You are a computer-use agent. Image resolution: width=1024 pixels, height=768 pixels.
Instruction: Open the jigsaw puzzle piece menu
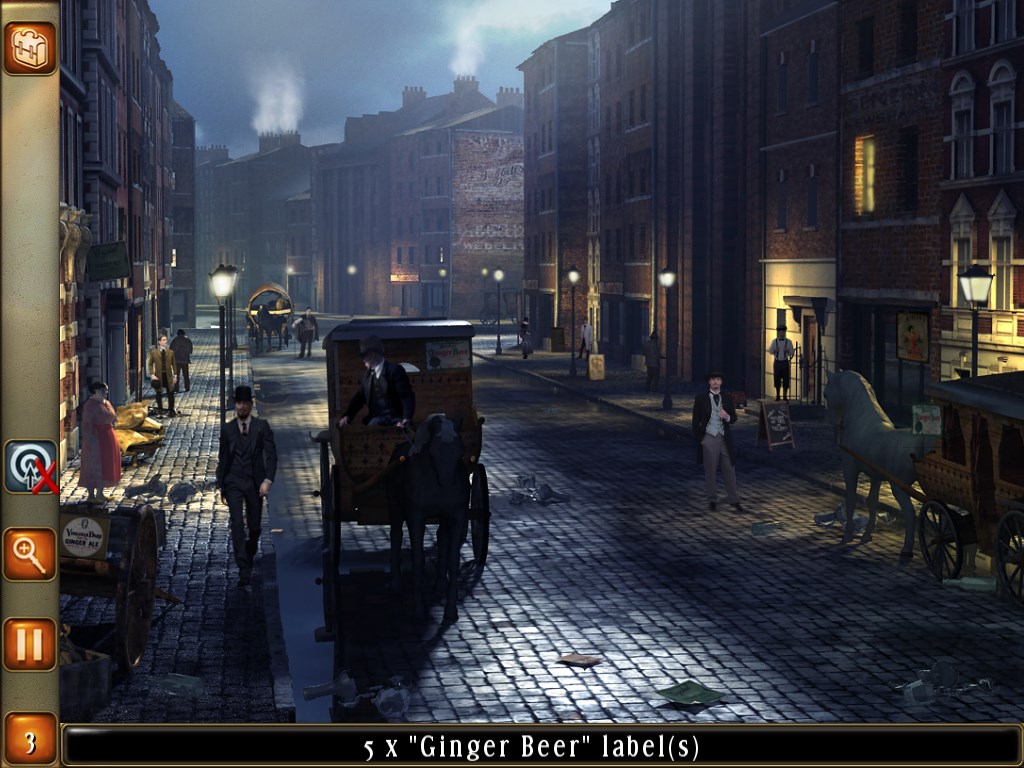29,47
